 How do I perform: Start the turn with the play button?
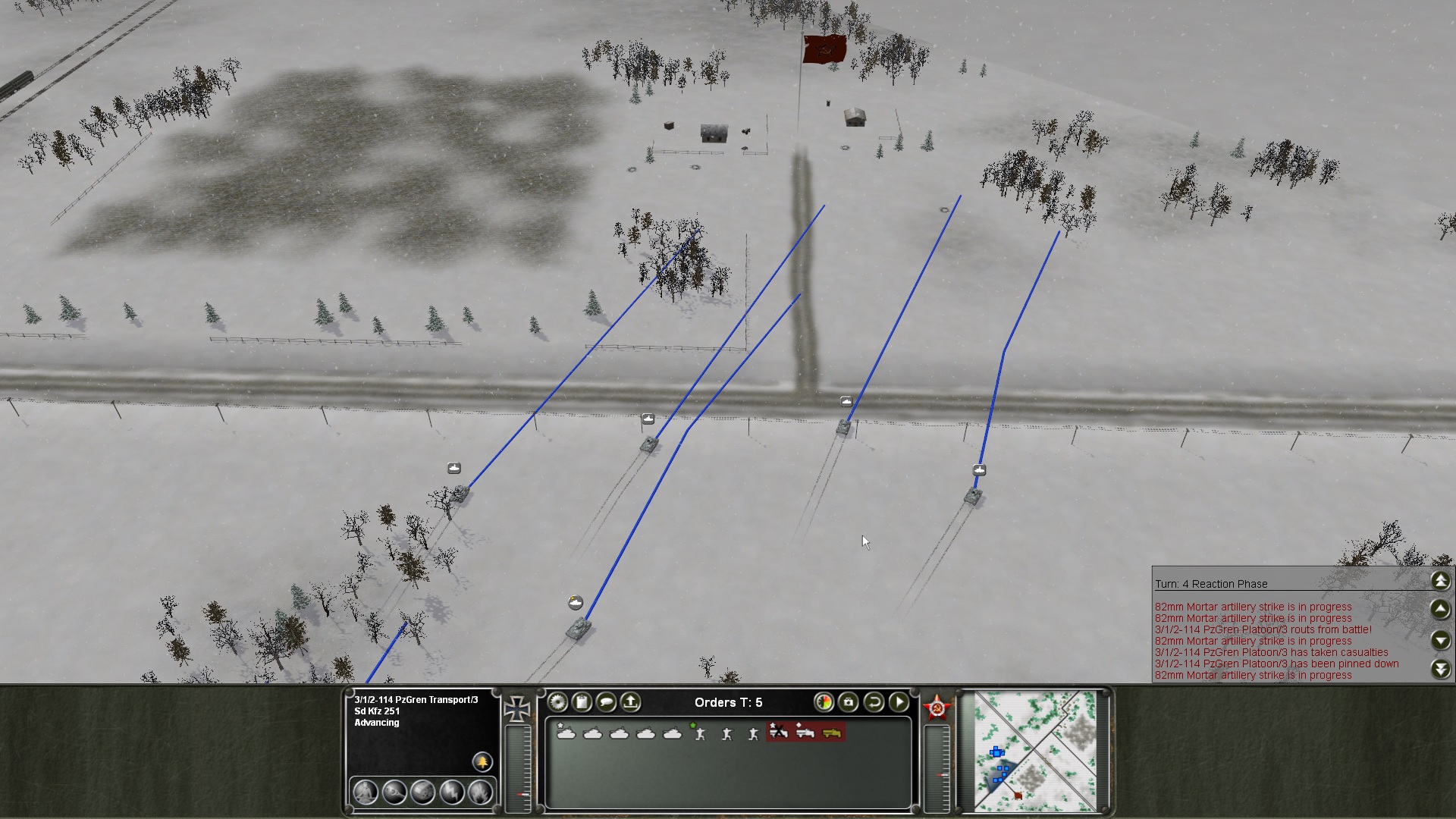[x=899, y=702]
